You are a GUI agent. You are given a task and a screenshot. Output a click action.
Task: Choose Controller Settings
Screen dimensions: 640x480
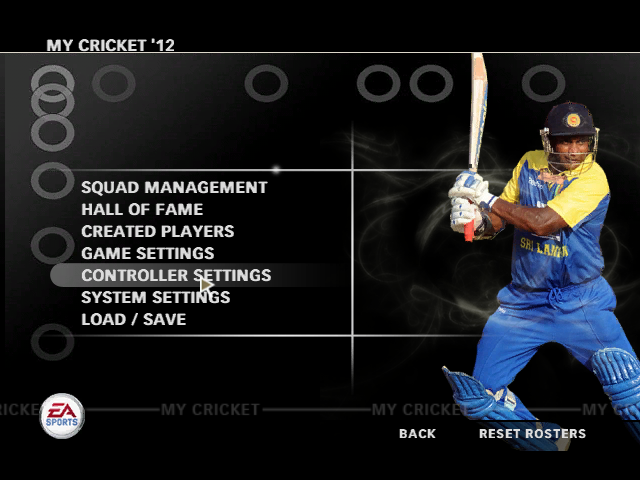(175, 275)
